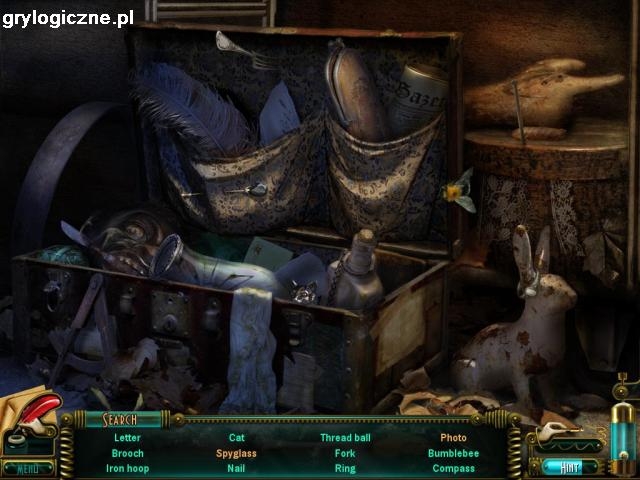The image size is (640, 480).
Task: Choose Thread ball in the search list
Action: tap(345, 438)
